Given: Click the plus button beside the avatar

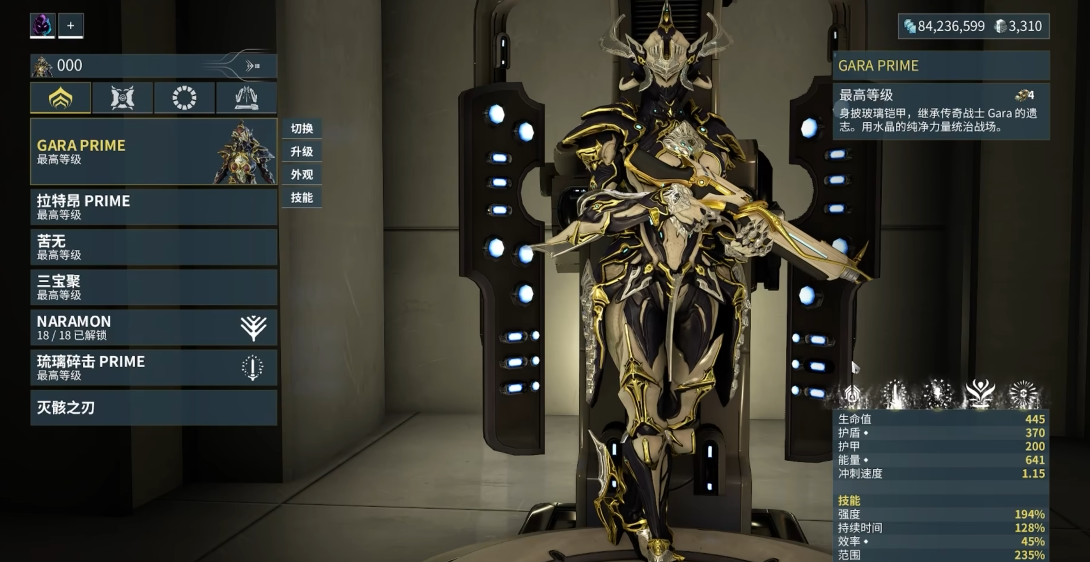Looking at the screenshot, I should [x=71, y=25].
